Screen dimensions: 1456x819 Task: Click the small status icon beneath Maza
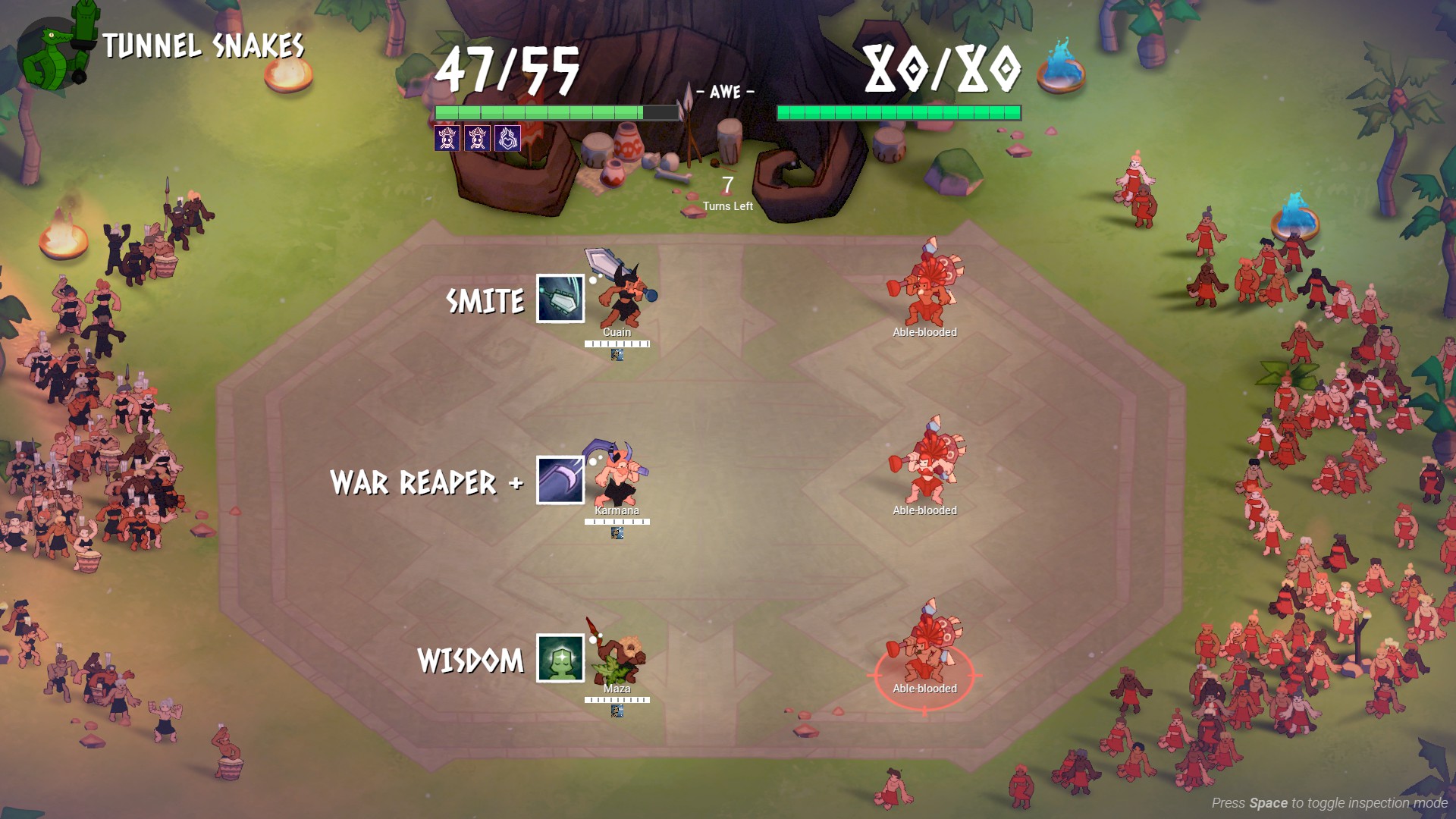tap(617, 711)
